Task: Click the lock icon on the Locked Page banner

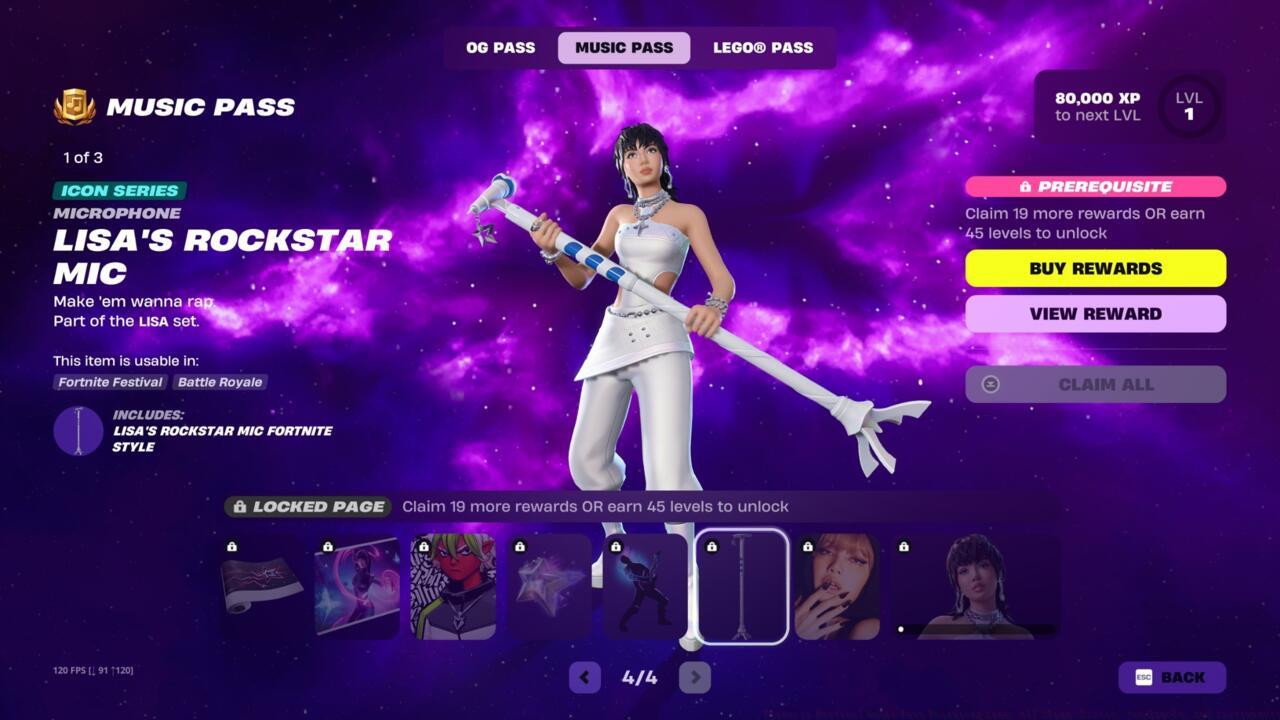Action: [243, 507]
